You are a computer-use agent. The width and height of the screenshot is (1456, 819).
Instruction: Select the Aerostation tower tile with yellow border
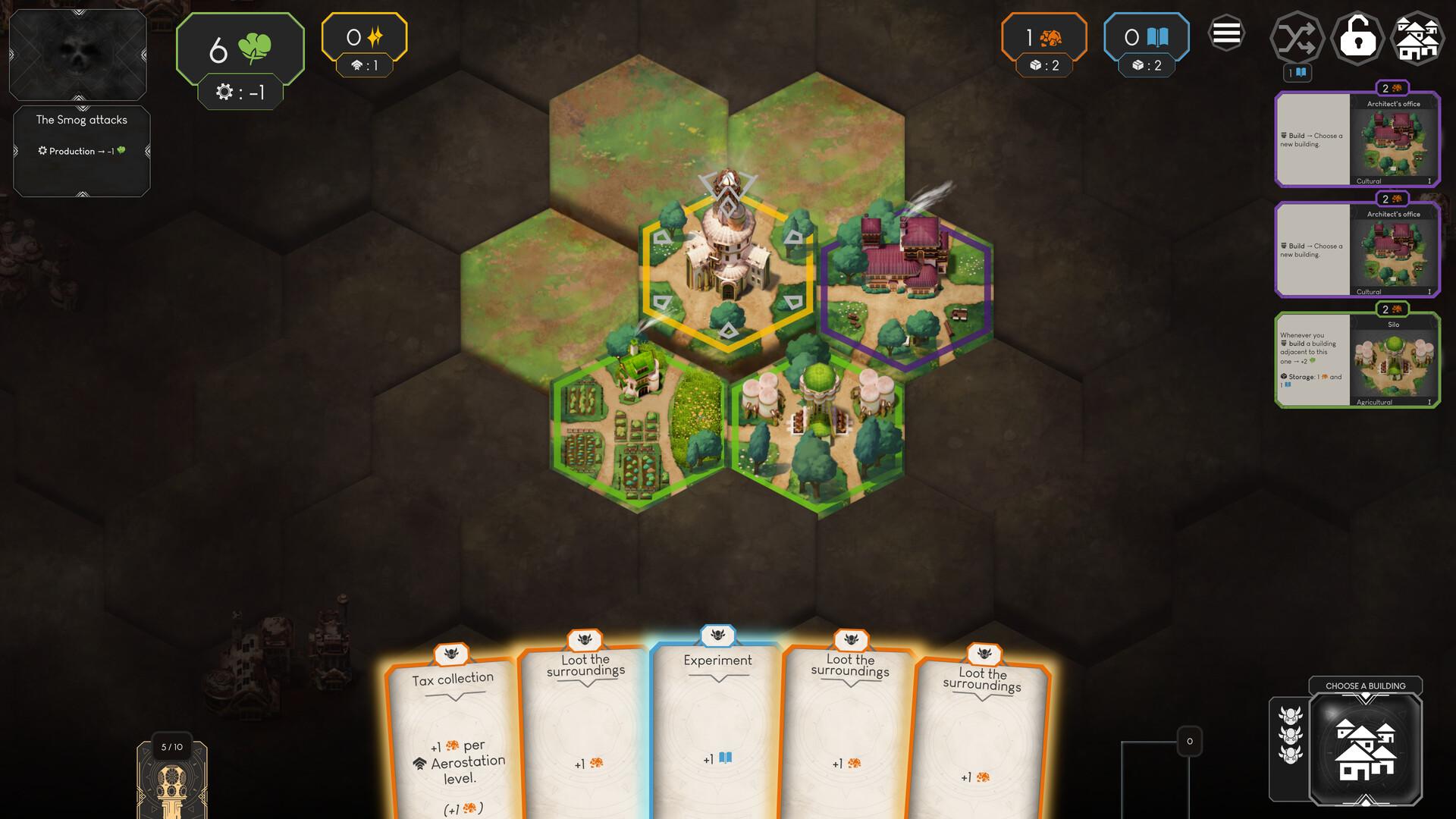727,269
